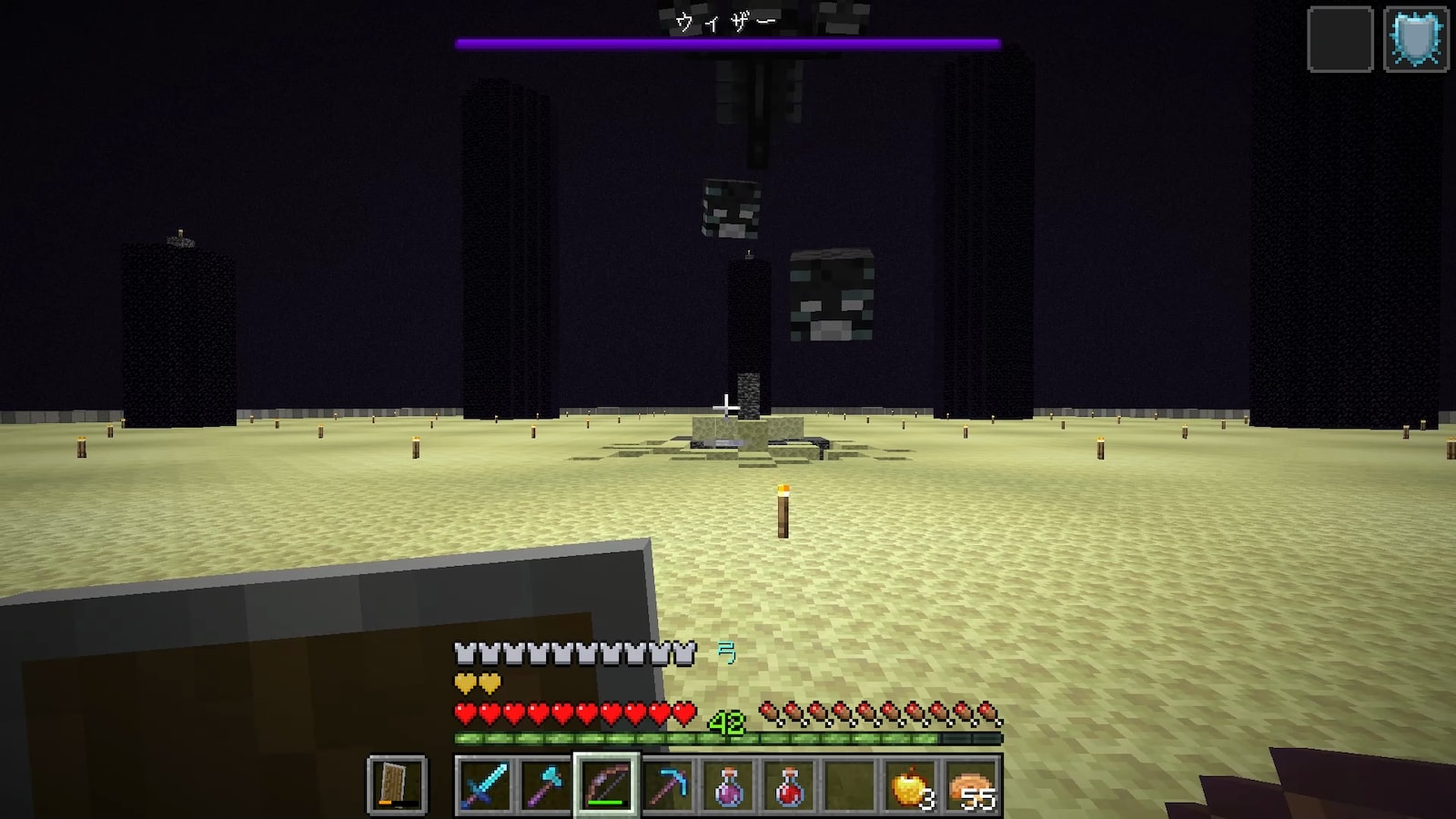Choose the food stack of 55
The width and height of the screenshot is (1456, 819).
(x=972, y=784)
